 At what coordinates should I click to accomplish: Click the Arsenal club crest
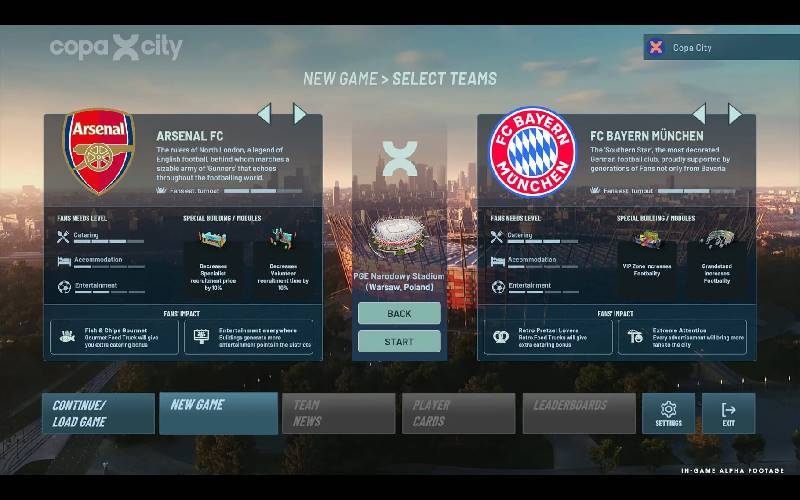click(x=99, y=152)
